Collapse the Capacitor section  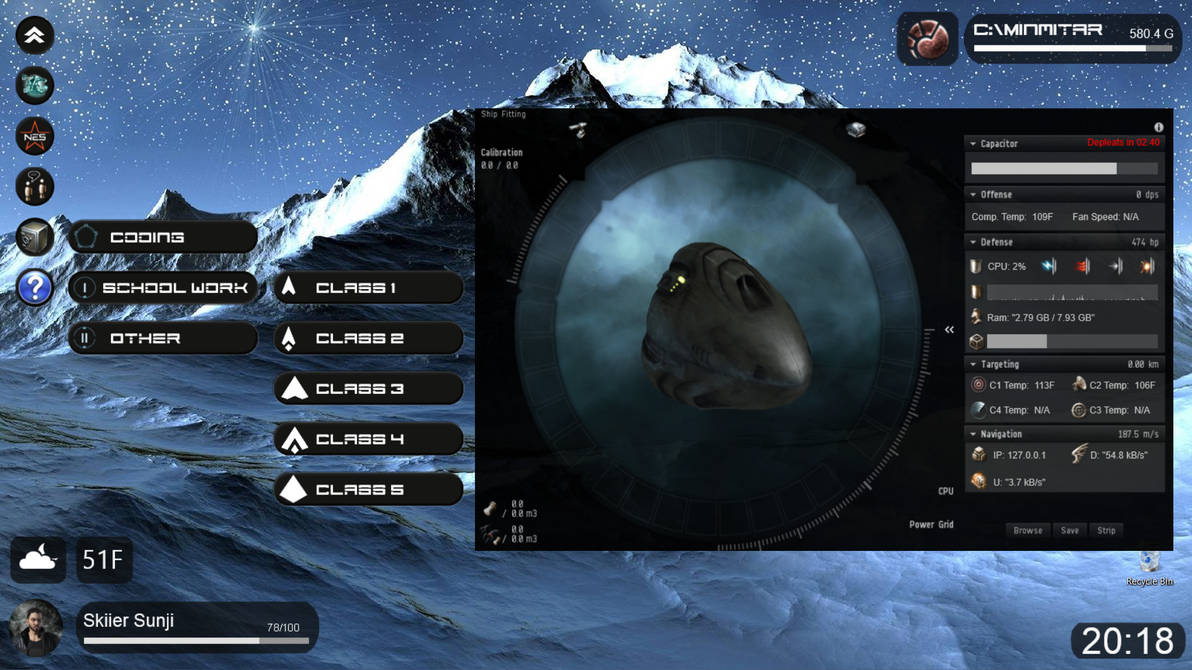click(x=973, y=144)
